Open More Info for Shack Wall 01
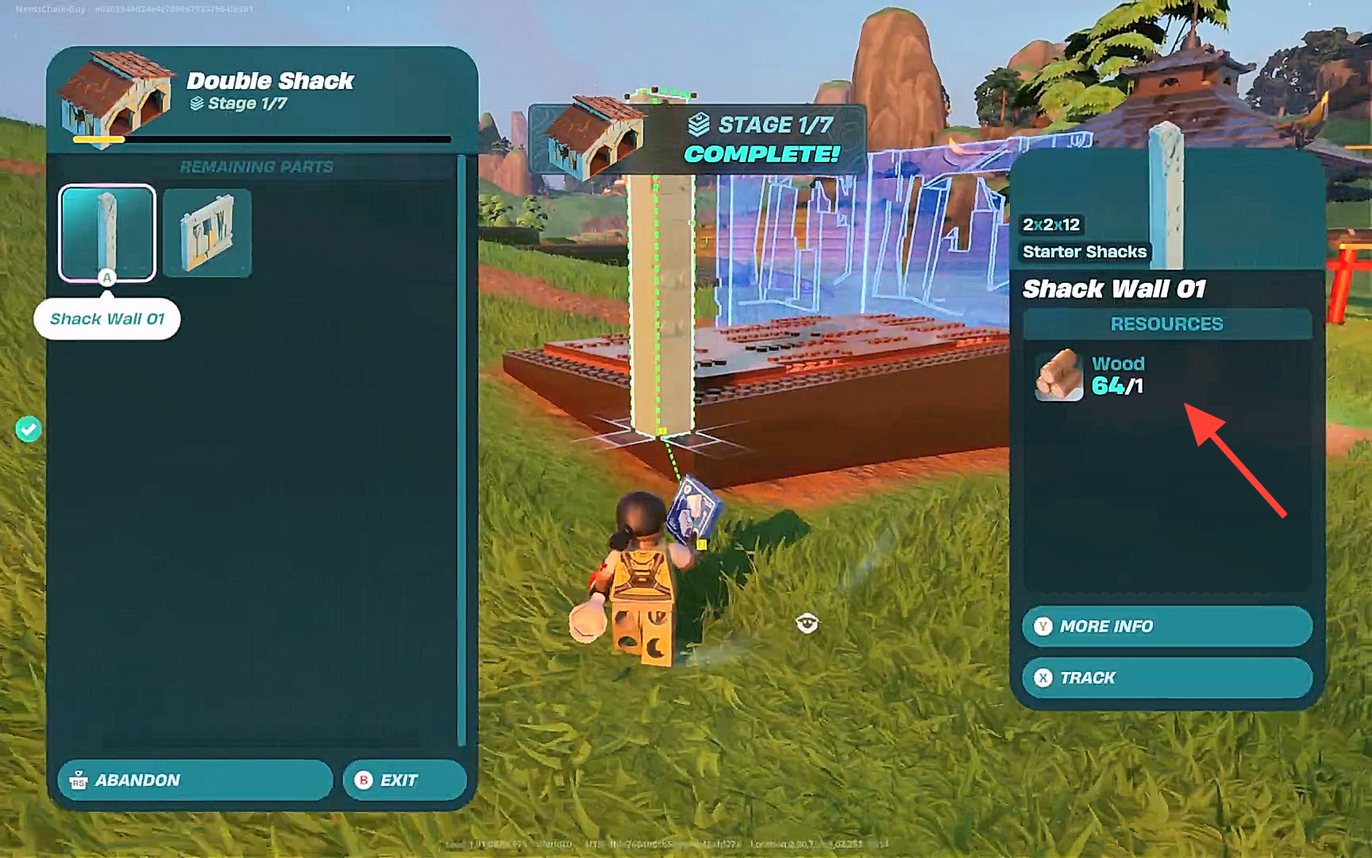 1166,626
